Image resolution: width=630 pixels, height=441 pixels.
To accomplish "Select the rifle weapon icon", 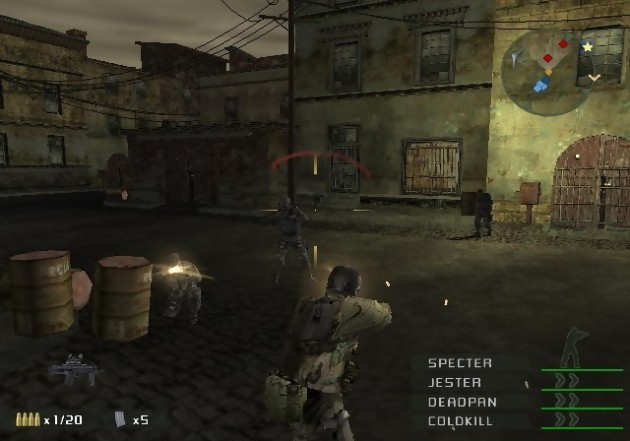I will [x=74, y=370].
